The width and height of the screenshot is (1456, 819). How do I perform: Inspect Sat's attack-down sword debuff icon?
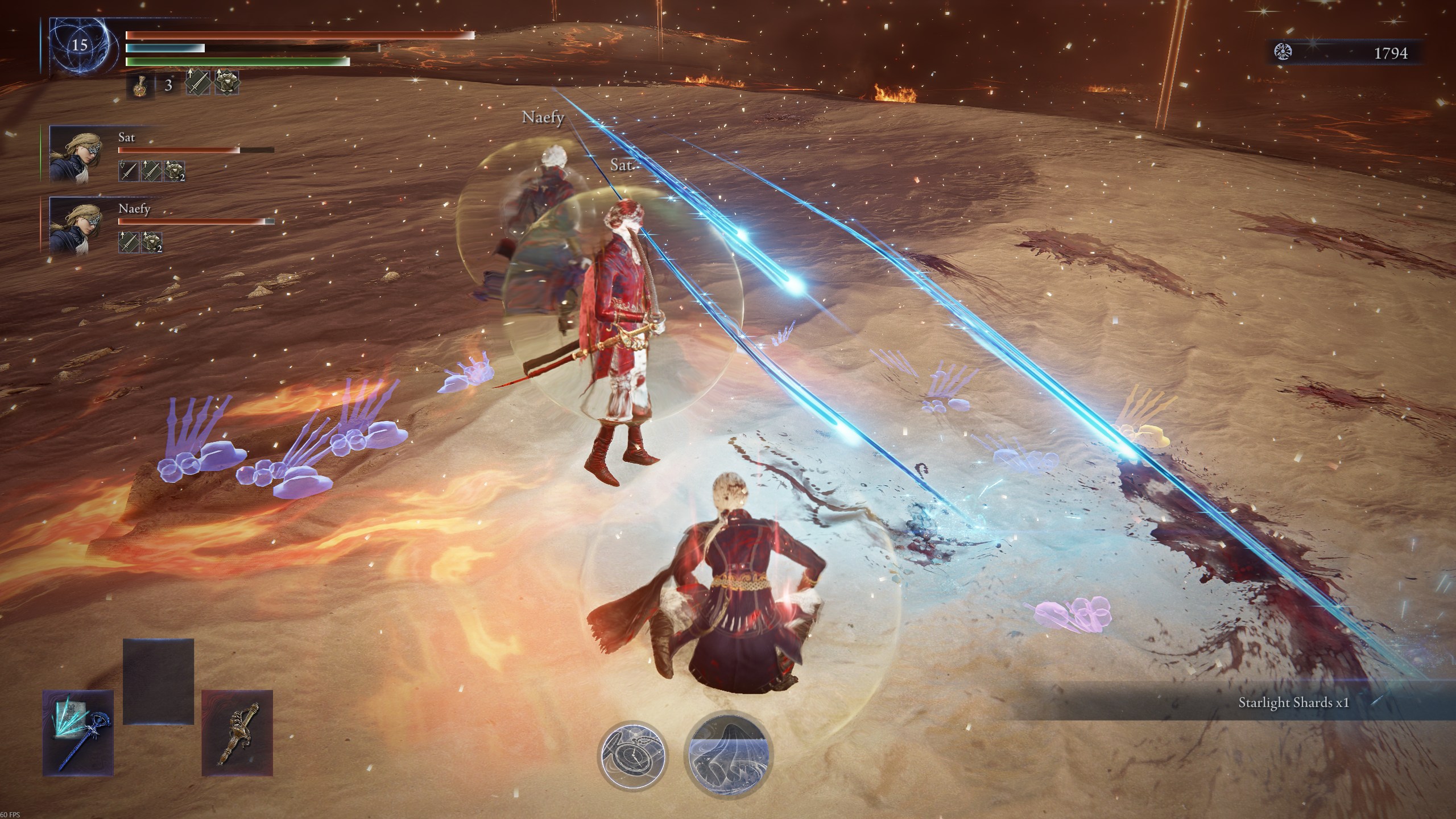point(129,171)
